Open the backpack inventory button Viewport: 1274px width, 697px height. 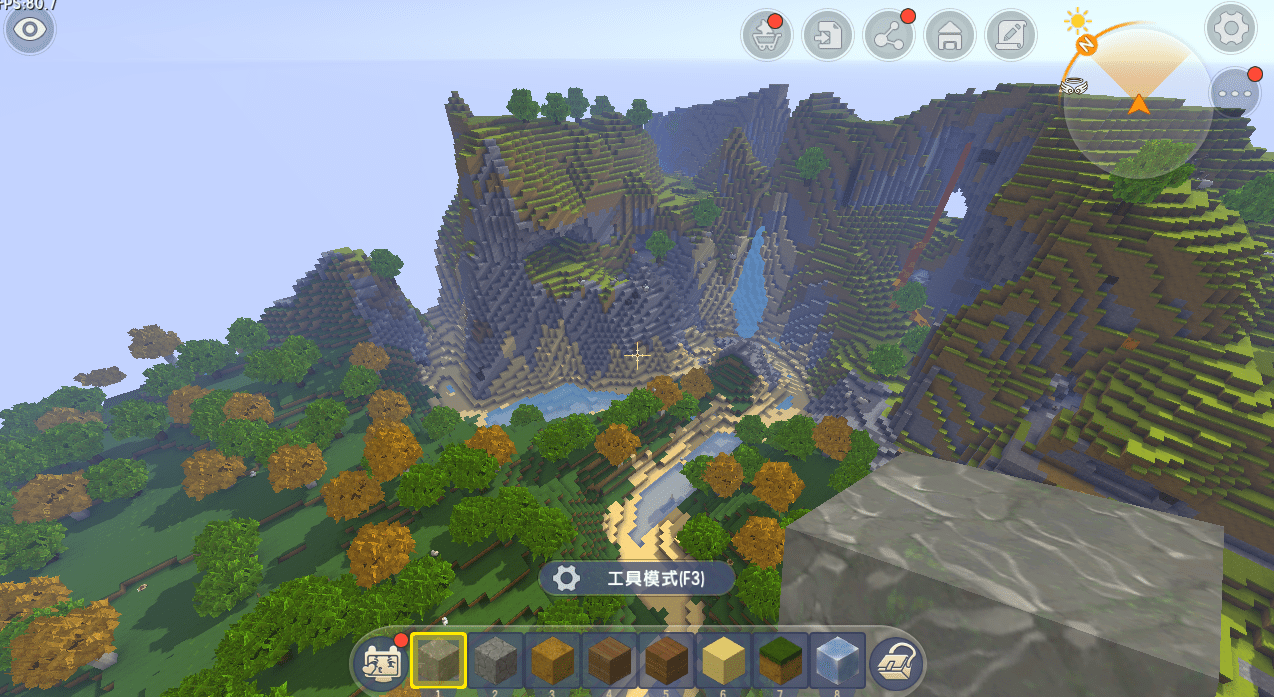pos(896,661)
